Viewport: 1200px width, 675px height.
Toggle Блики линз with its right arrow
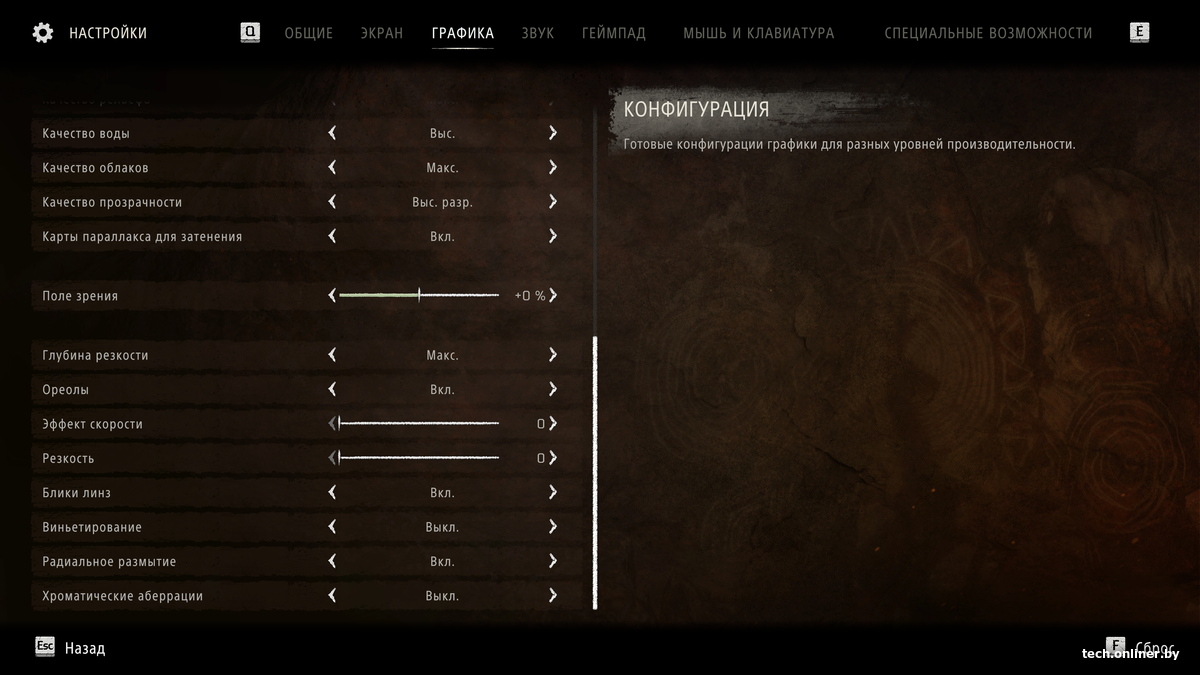[x=552, y=493]
